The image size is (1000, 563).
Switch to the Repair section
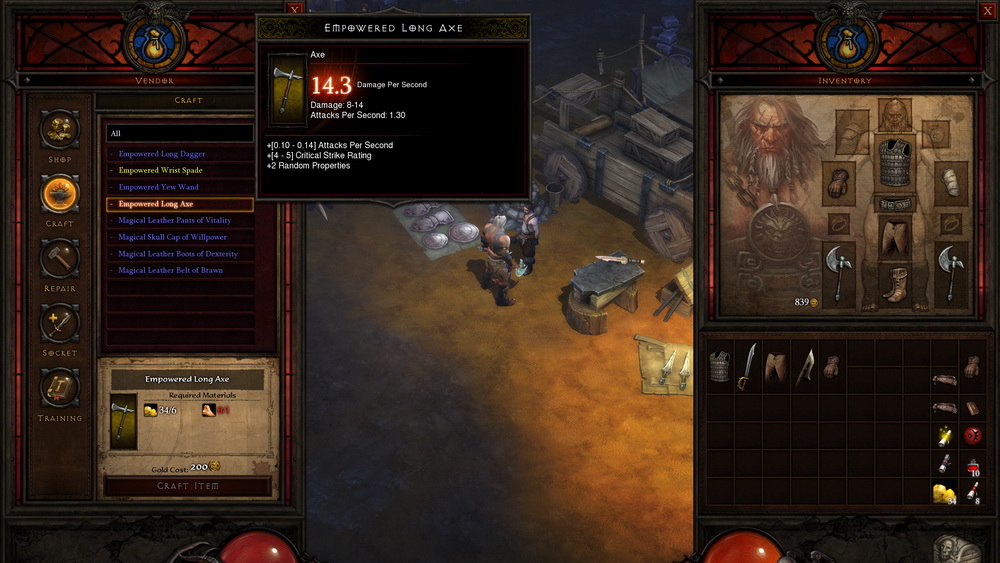(60, 259)
